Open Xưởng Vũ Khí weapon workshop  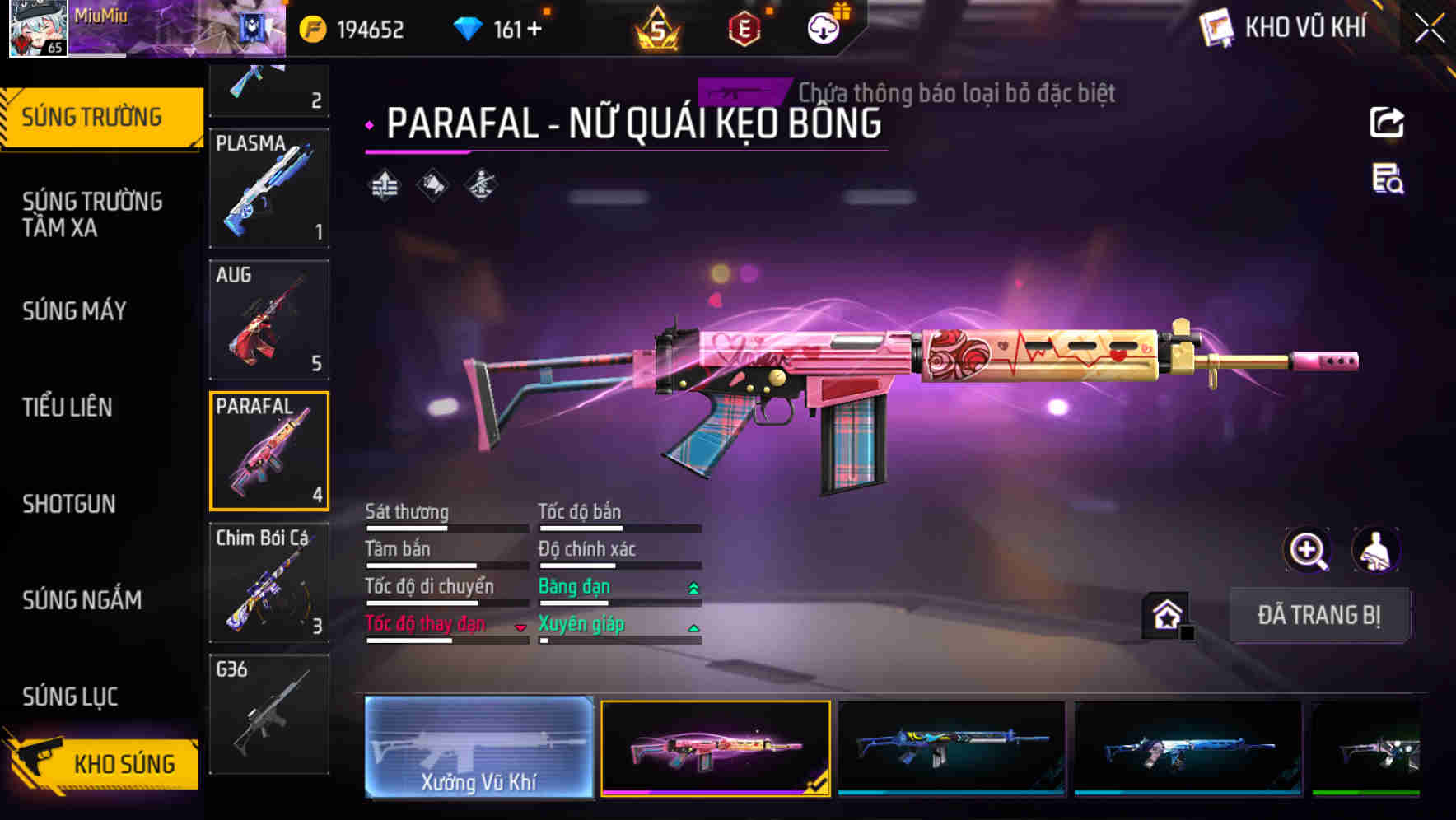coord(478,748)
